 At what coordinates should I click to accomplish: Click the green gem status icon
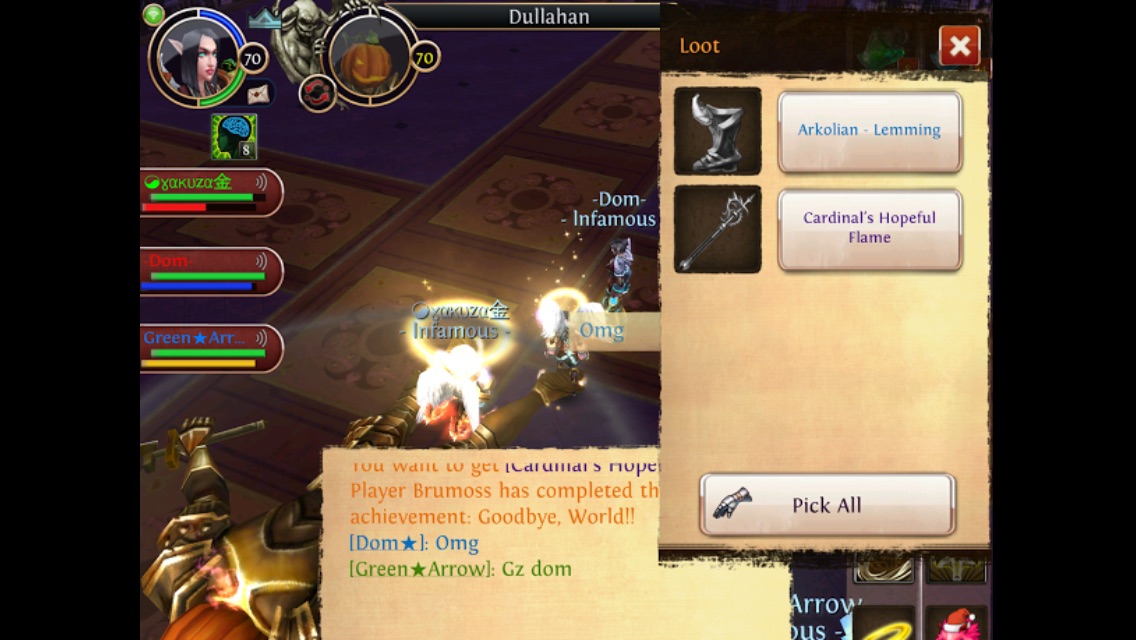[153, 15]
